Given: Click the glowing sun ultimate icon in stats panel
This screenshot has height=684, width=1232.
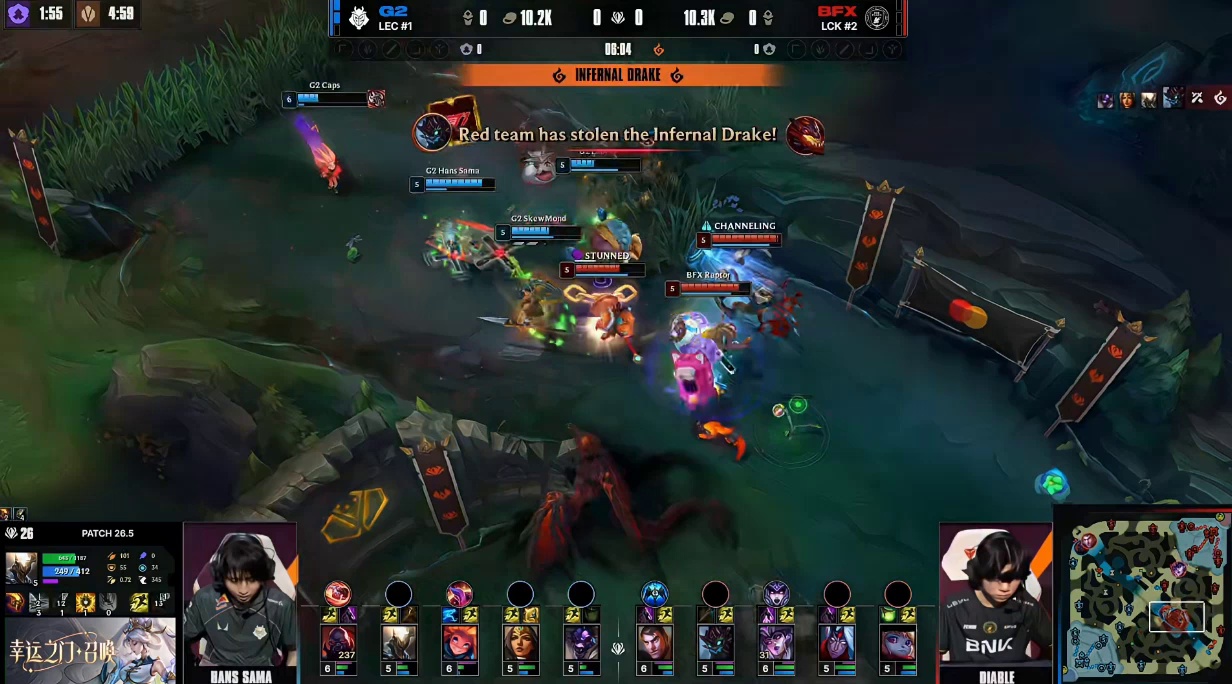Looking at the screenshot, I should coord(86,602).
